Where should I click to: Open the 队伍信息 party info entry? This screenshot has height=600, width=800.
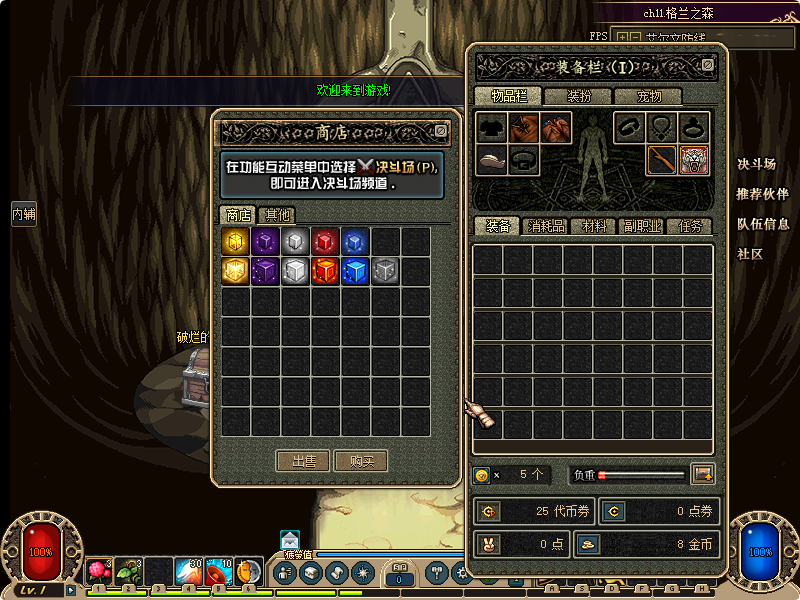(x=762, y=224)
